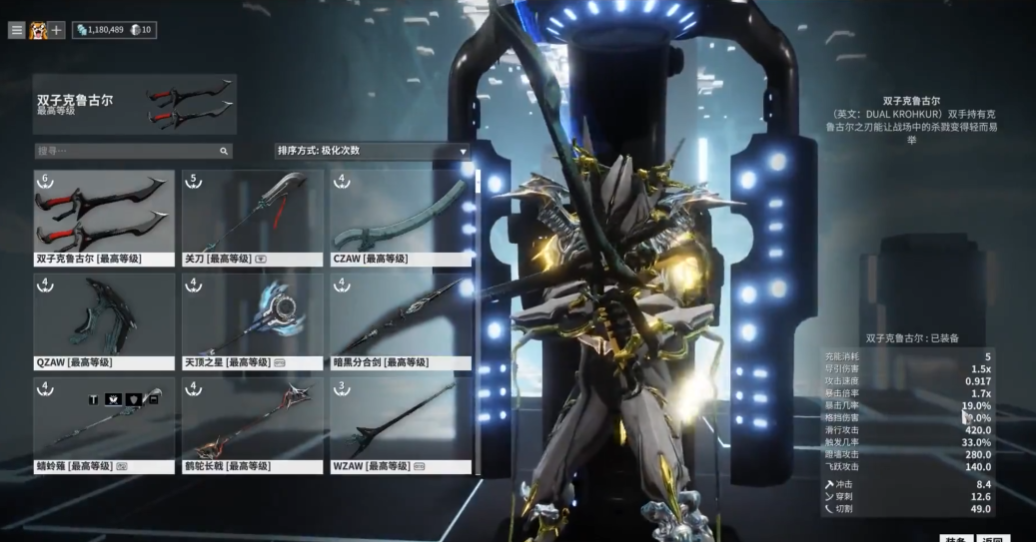Screen dimensions: 1036x542
Task: Open the hamburger main menu
Action: tap(16, 30)
